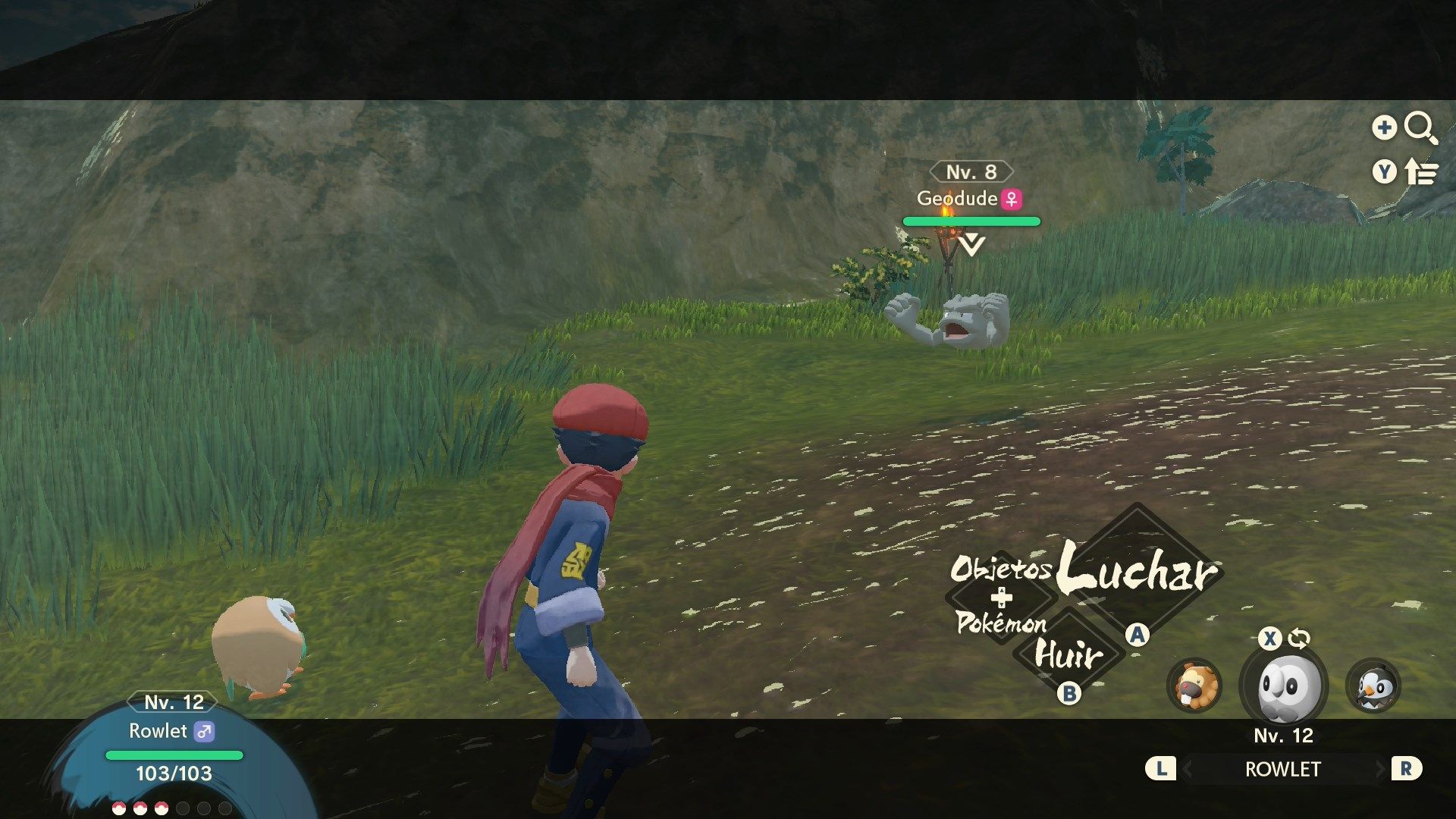Open the turn order list icon

pyautogui.click(x=1420, y=173)
